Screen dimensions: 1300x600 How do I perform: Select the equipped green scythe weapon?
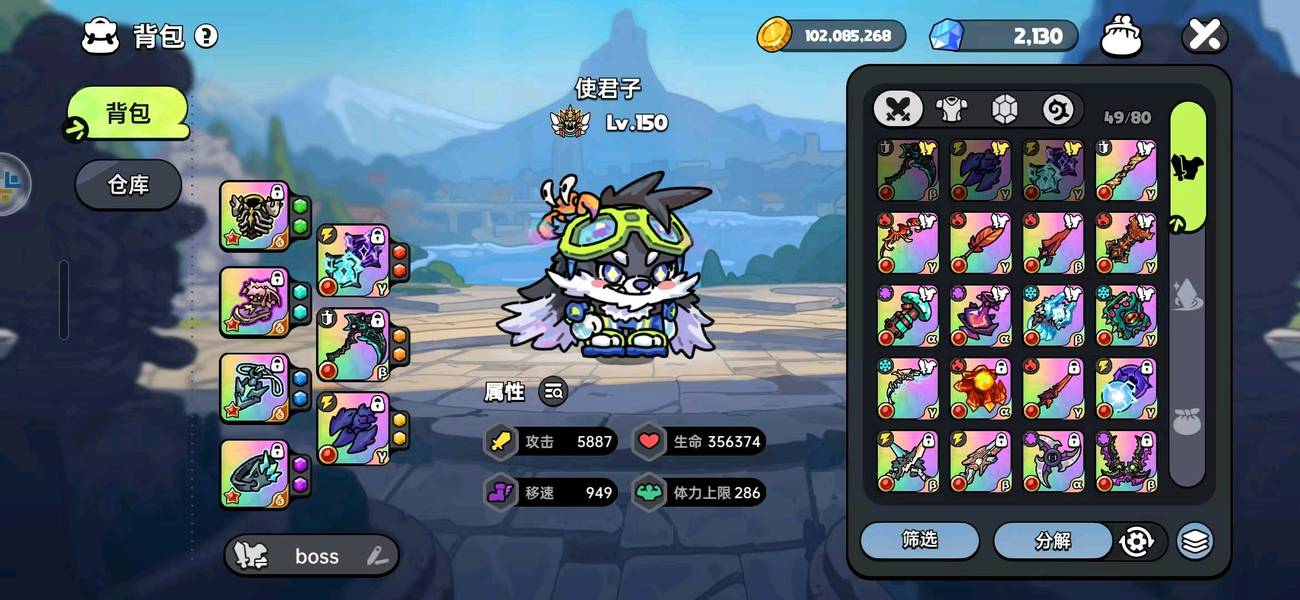pyautogui.click(x=352, y=345)
